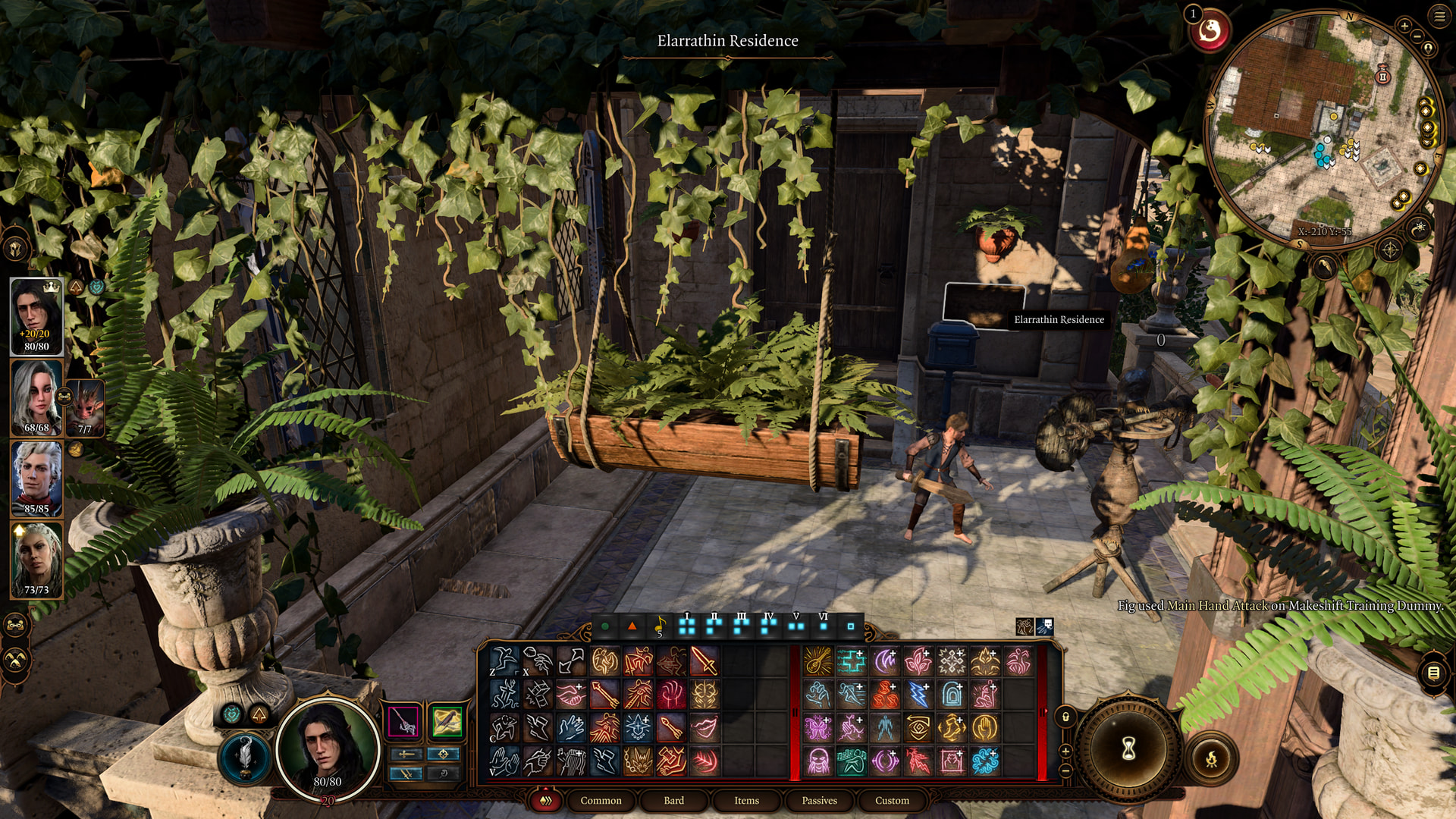Select the white-haired companion portrait with 68/68 HP
Screen dimensions: 1456x819
(36, 397)
